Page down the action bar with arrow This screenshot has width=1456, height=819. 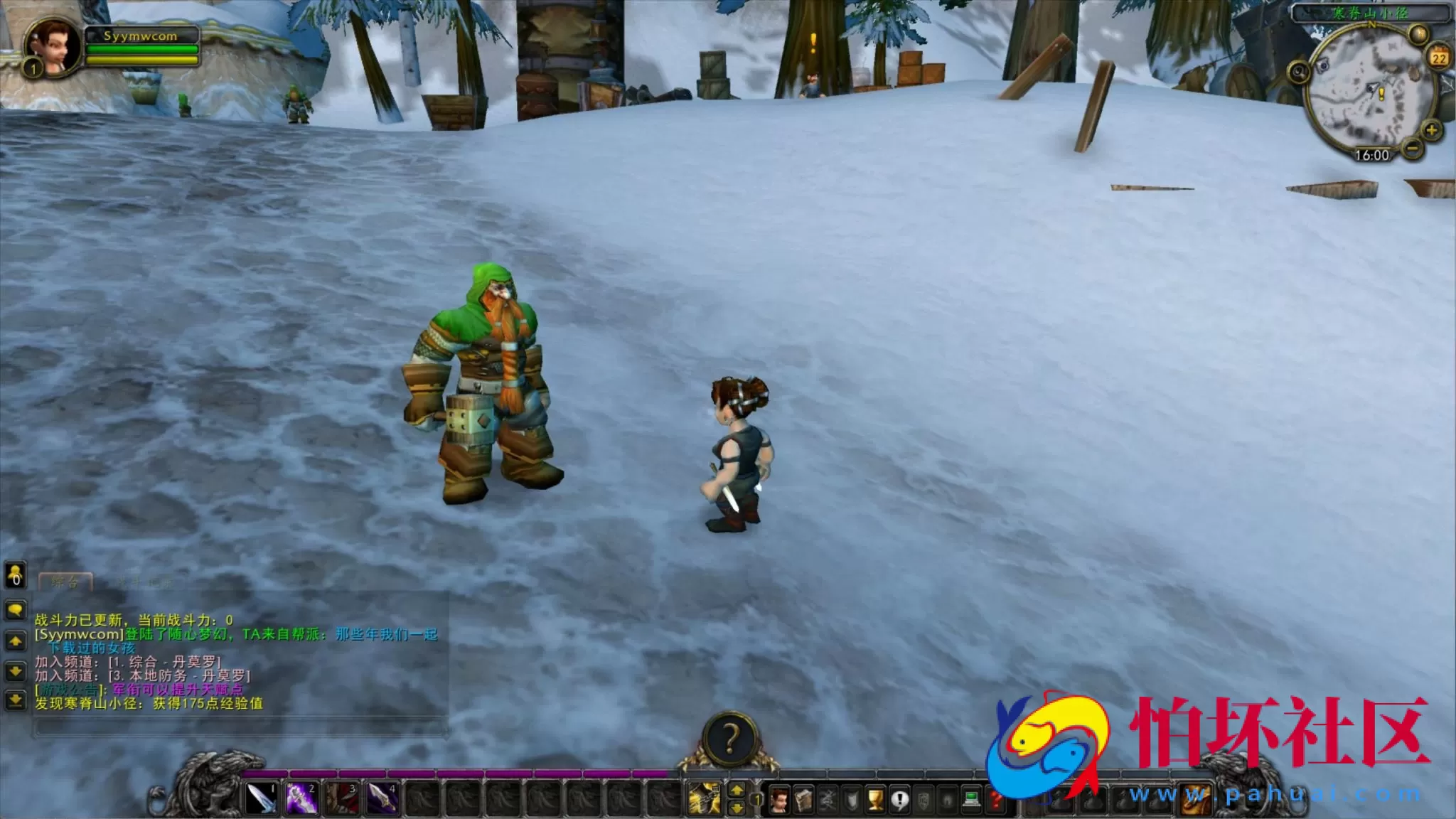(738, 807)
